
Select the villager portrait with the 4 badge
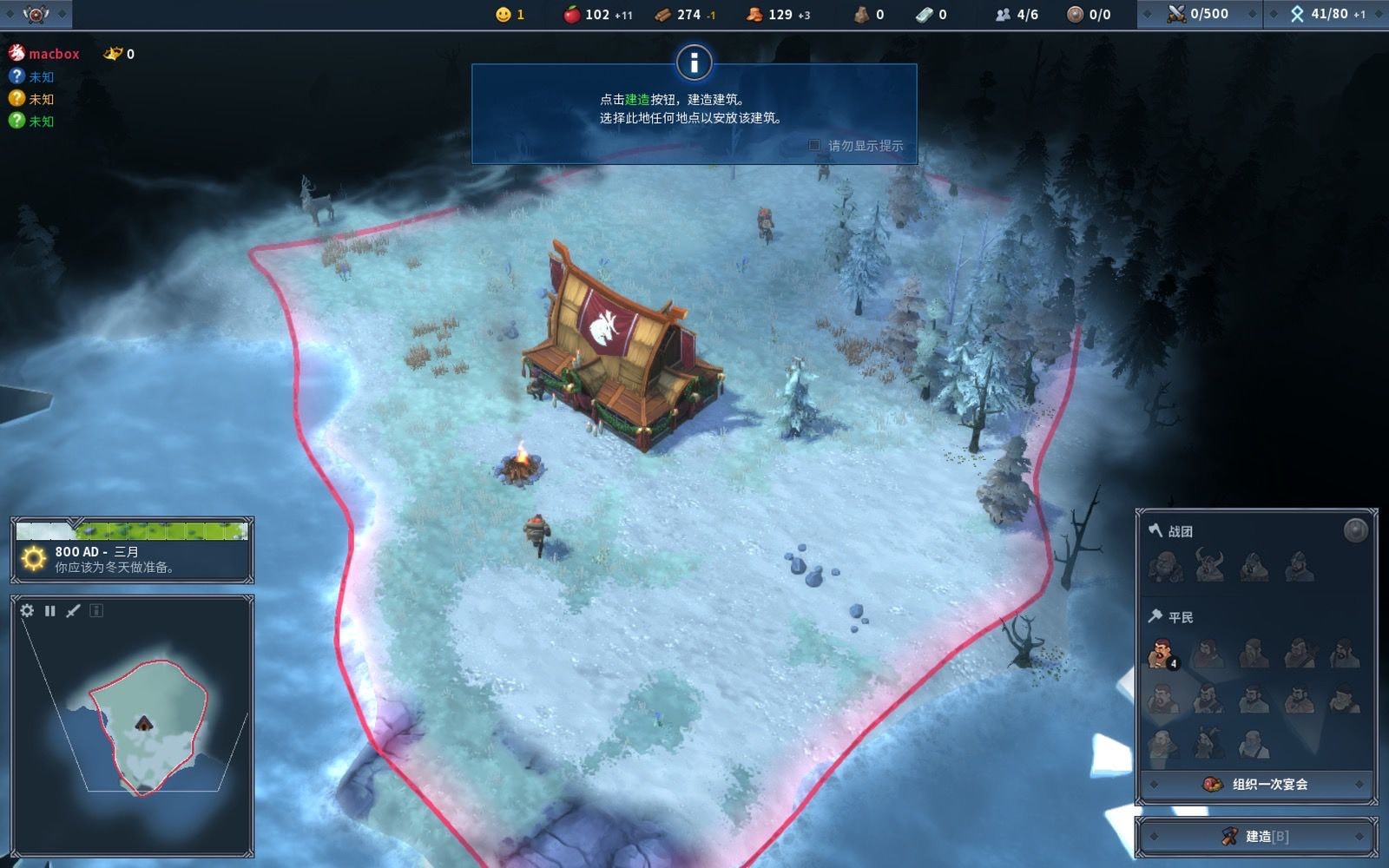pos(1162,654)
